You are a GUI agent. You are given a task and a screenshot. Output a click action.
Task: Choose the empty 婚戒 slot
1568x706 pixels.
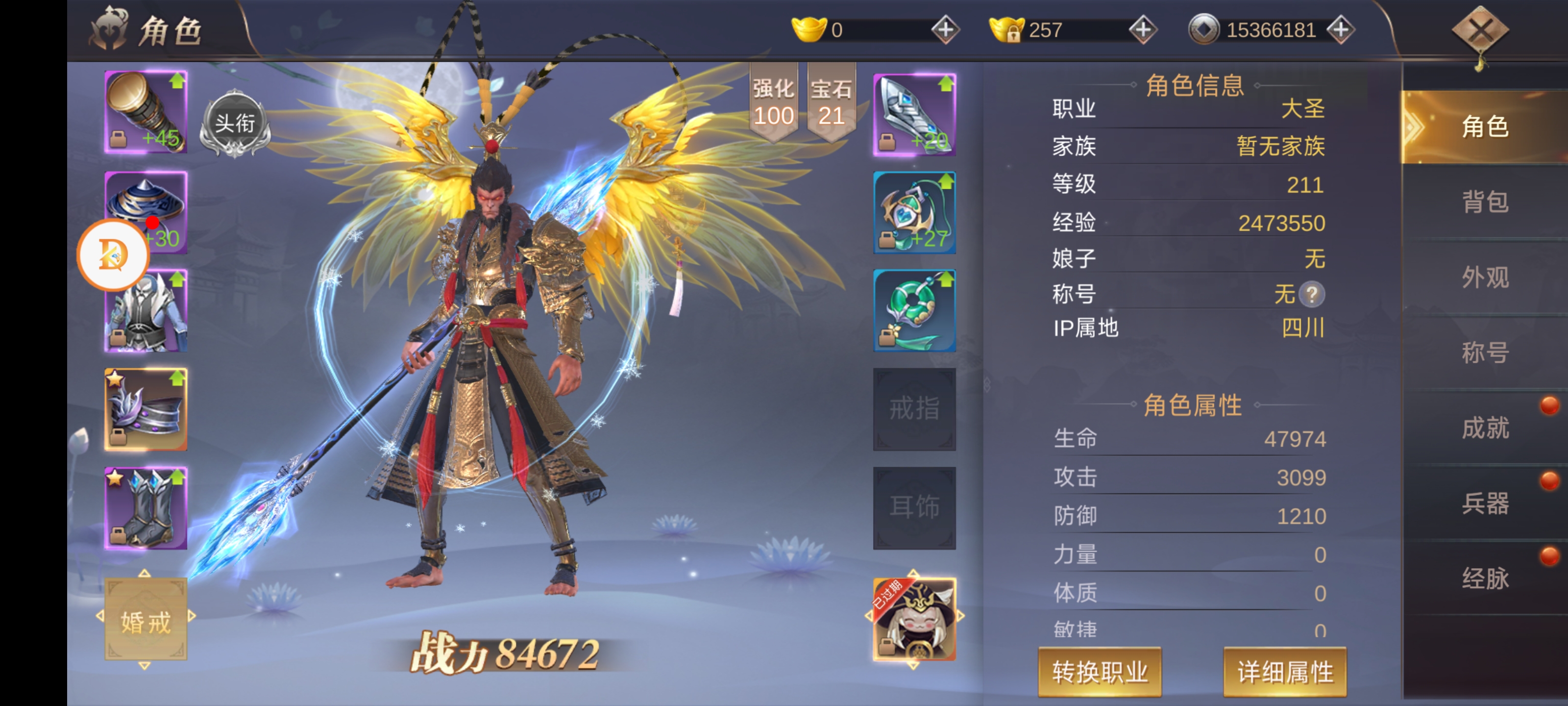coord(146,620)
